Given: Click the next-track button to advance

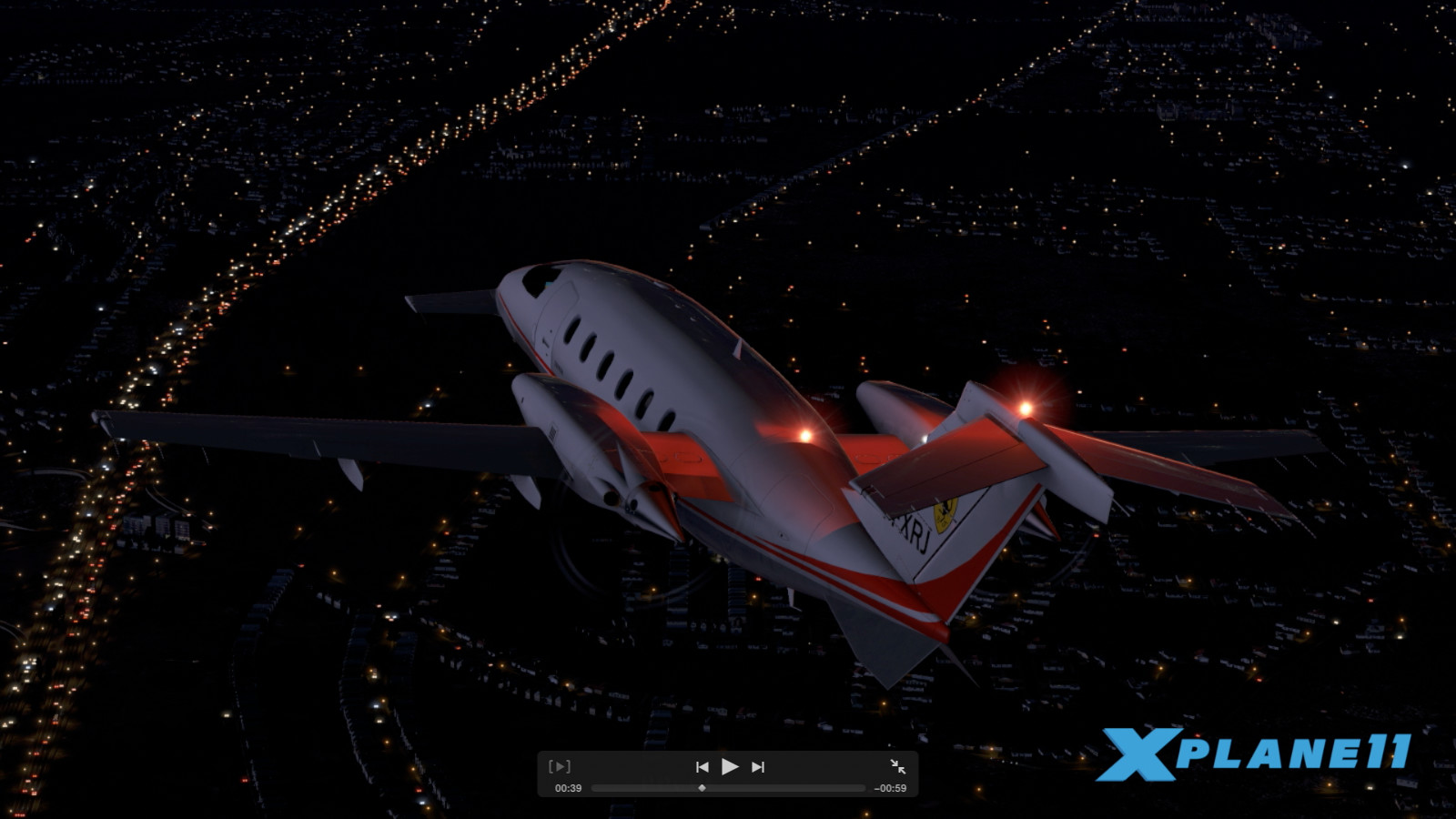Looking at the screenshot, I should (759, 766).
